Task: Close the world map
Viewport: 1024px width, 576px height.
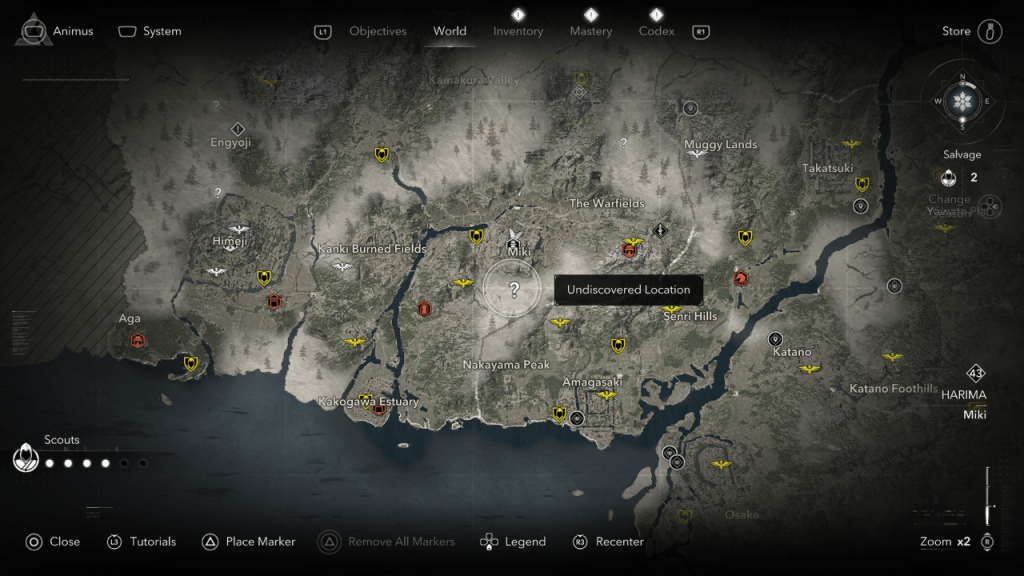Action: (x=53, y=541)
